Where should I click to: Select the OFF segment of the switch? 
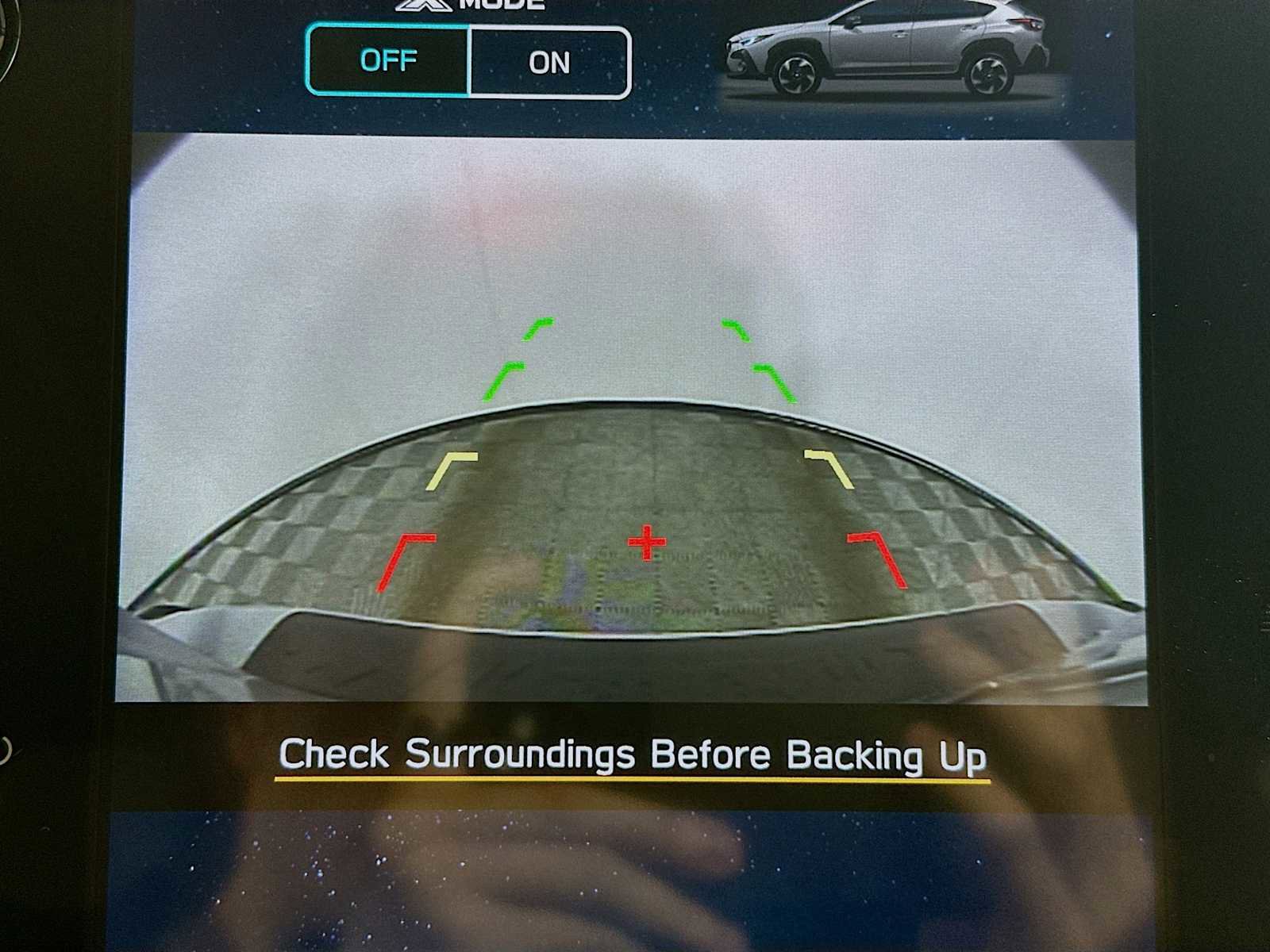(390, 60)
